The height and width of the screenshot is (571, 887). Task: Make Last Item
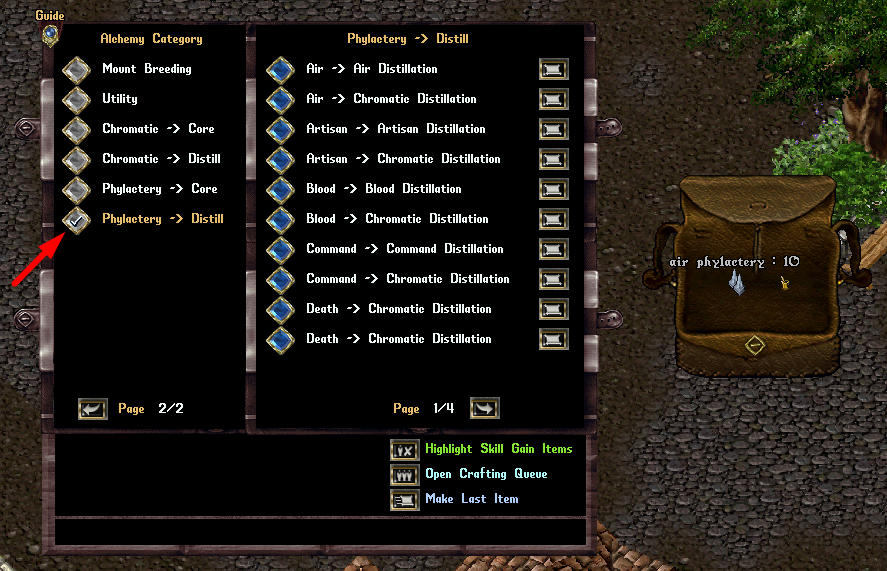click(405, 499)
